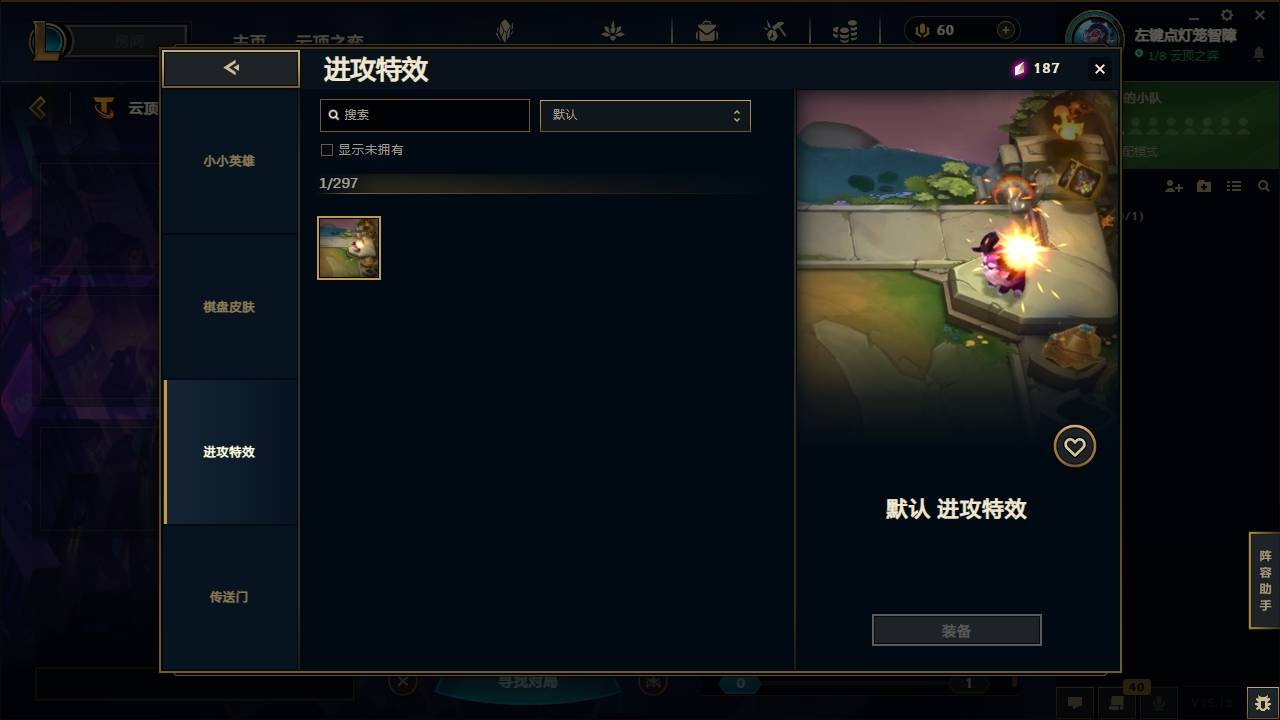Image resolution: width=1280 pixels, height=720 pixels.
Task: Click the TFT crystal icon in the top bar
Action: click(505, 30)
